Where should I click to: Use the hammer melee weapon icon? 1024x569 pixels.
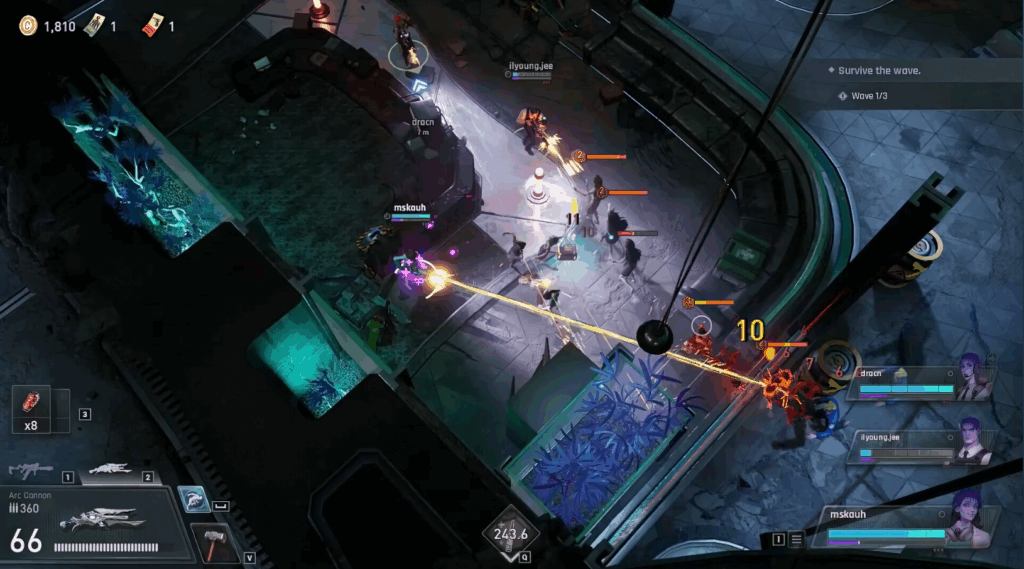coord(212,541)
